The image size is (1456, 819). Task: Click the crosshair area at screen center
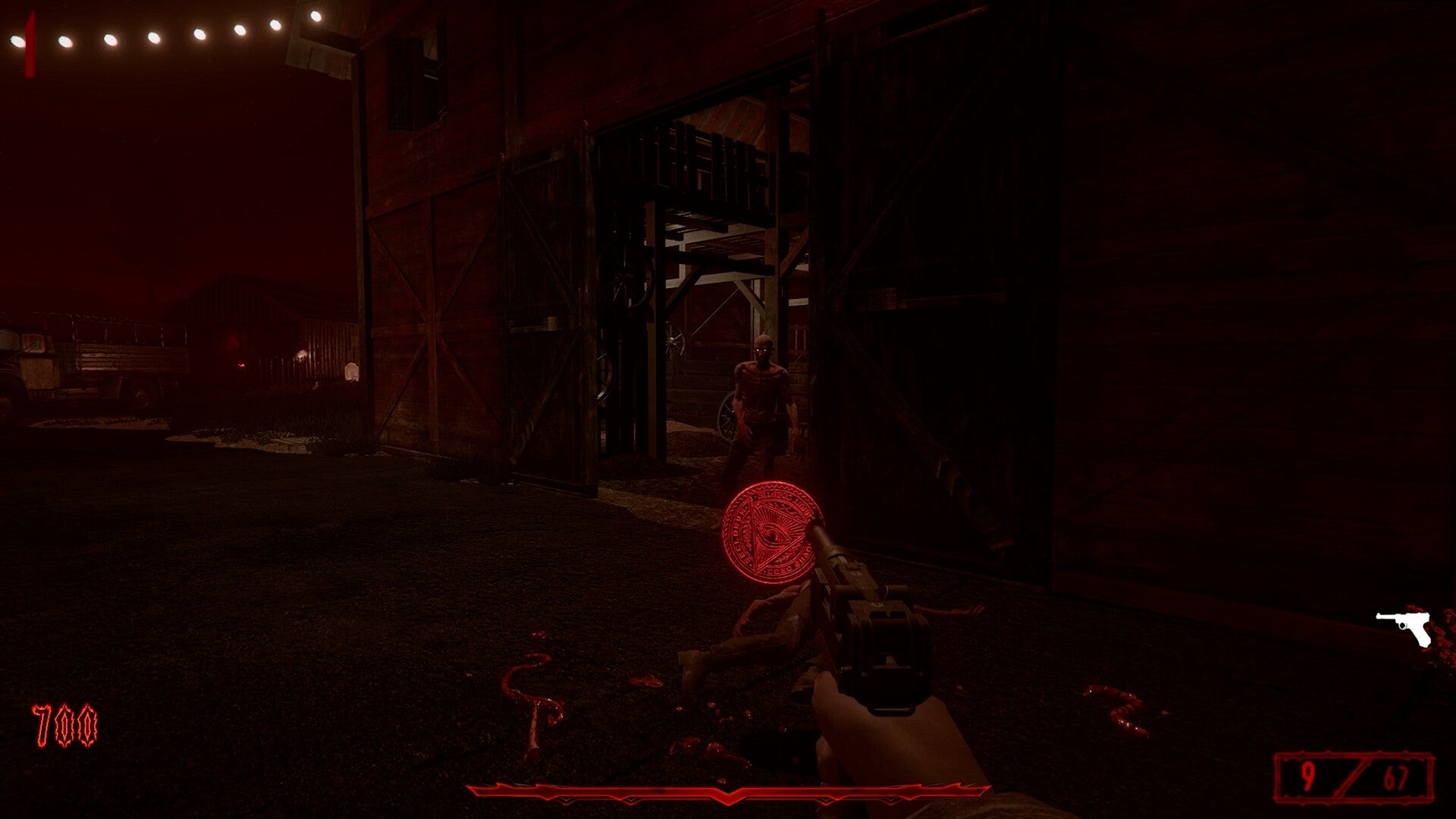(728, 409)
